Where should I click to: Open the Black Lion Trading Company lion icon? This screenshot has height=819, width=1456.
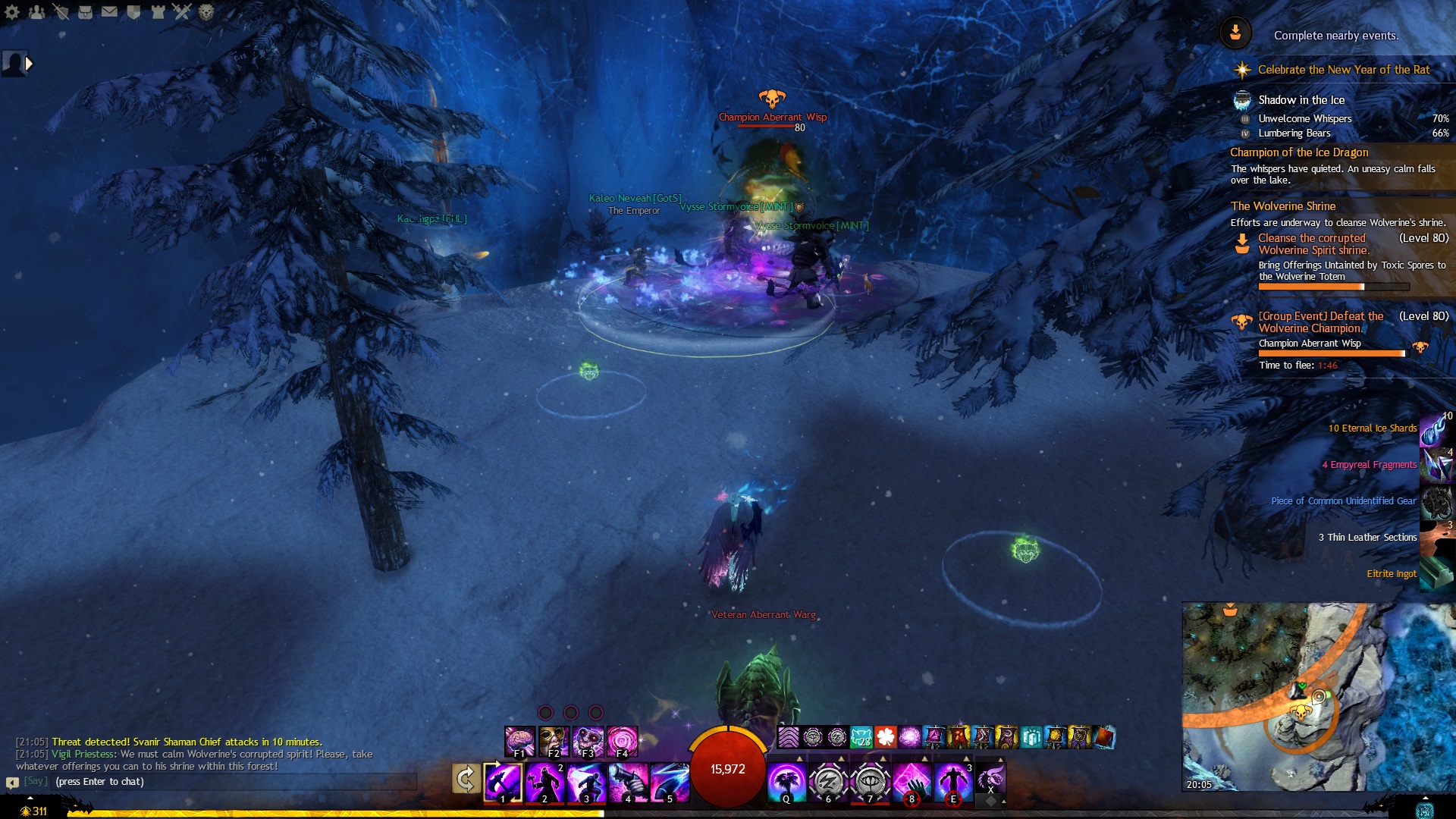tap(206, 11)
